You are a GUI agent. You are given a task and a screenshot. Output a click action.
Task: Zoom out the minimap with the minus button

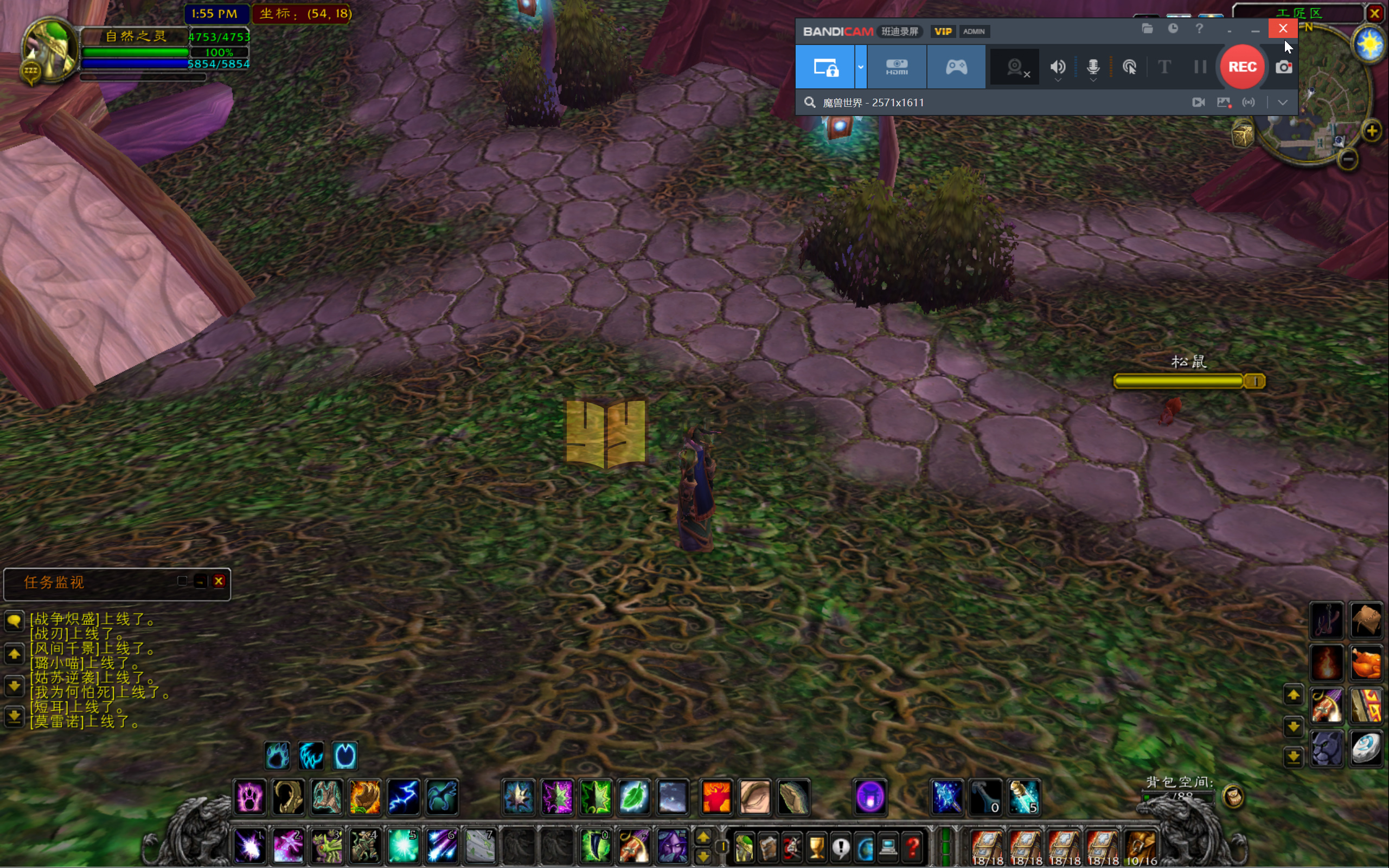point(1348,159)
